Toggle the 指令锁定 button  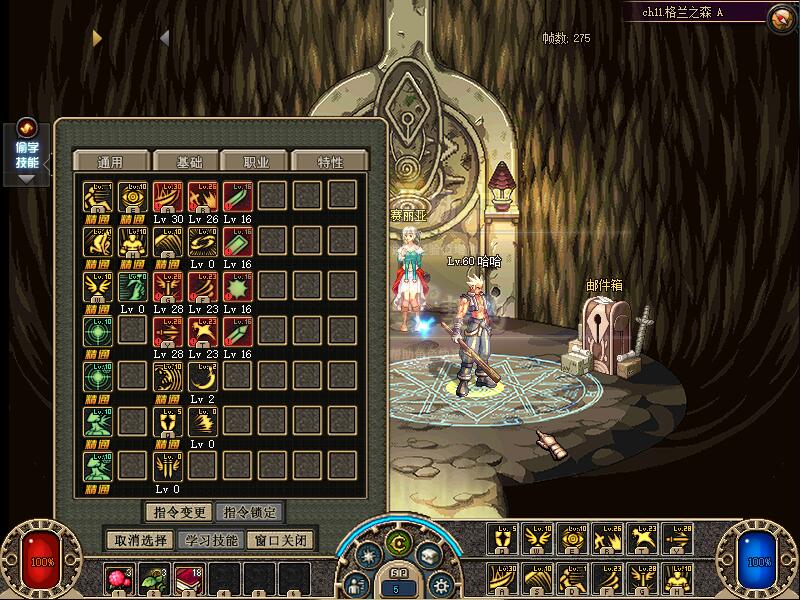tap(249, 512)
